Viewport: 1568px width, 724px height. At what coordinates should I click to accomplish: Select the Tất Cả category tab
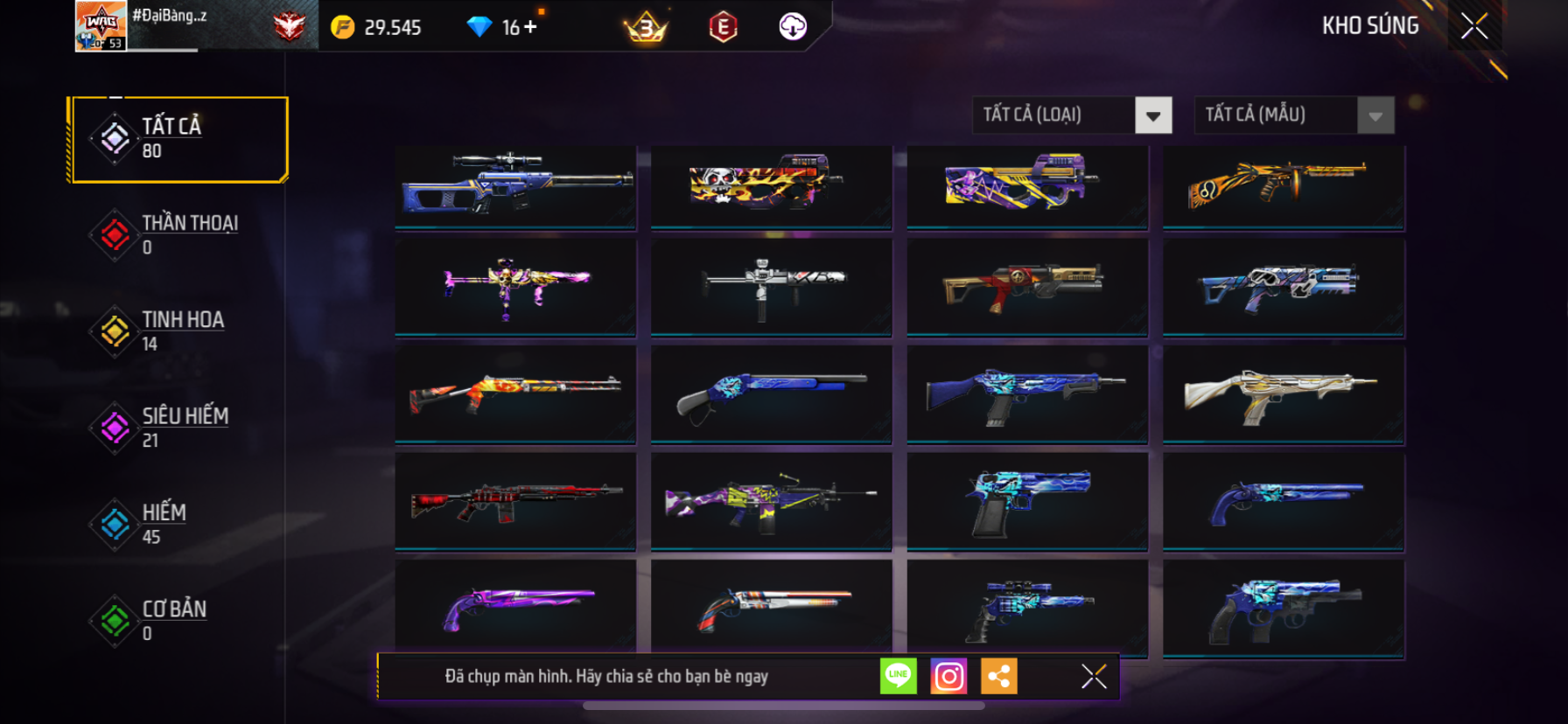tap(179, 139)
